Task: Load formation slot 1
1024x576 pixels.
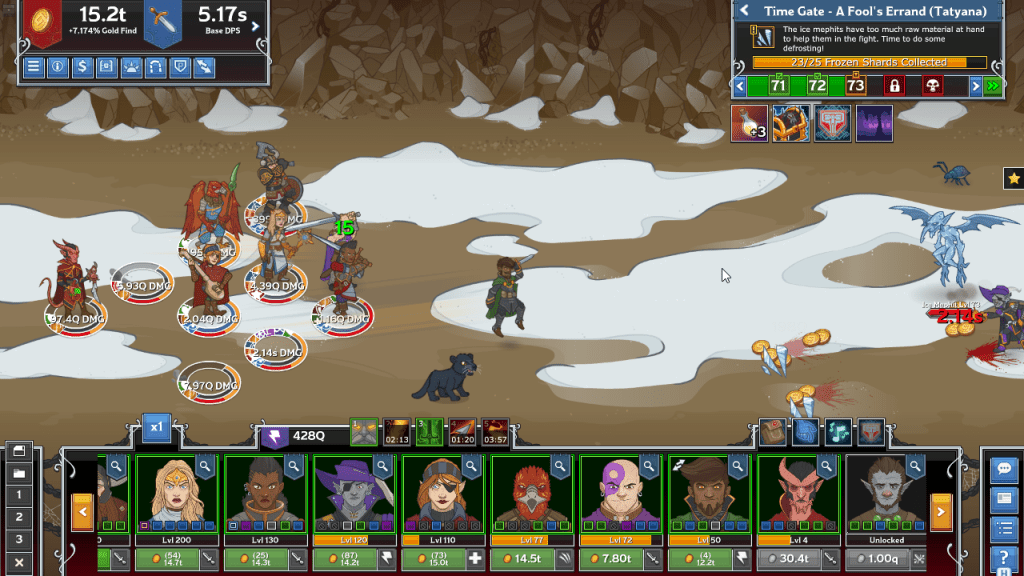Action: point(17,495)
